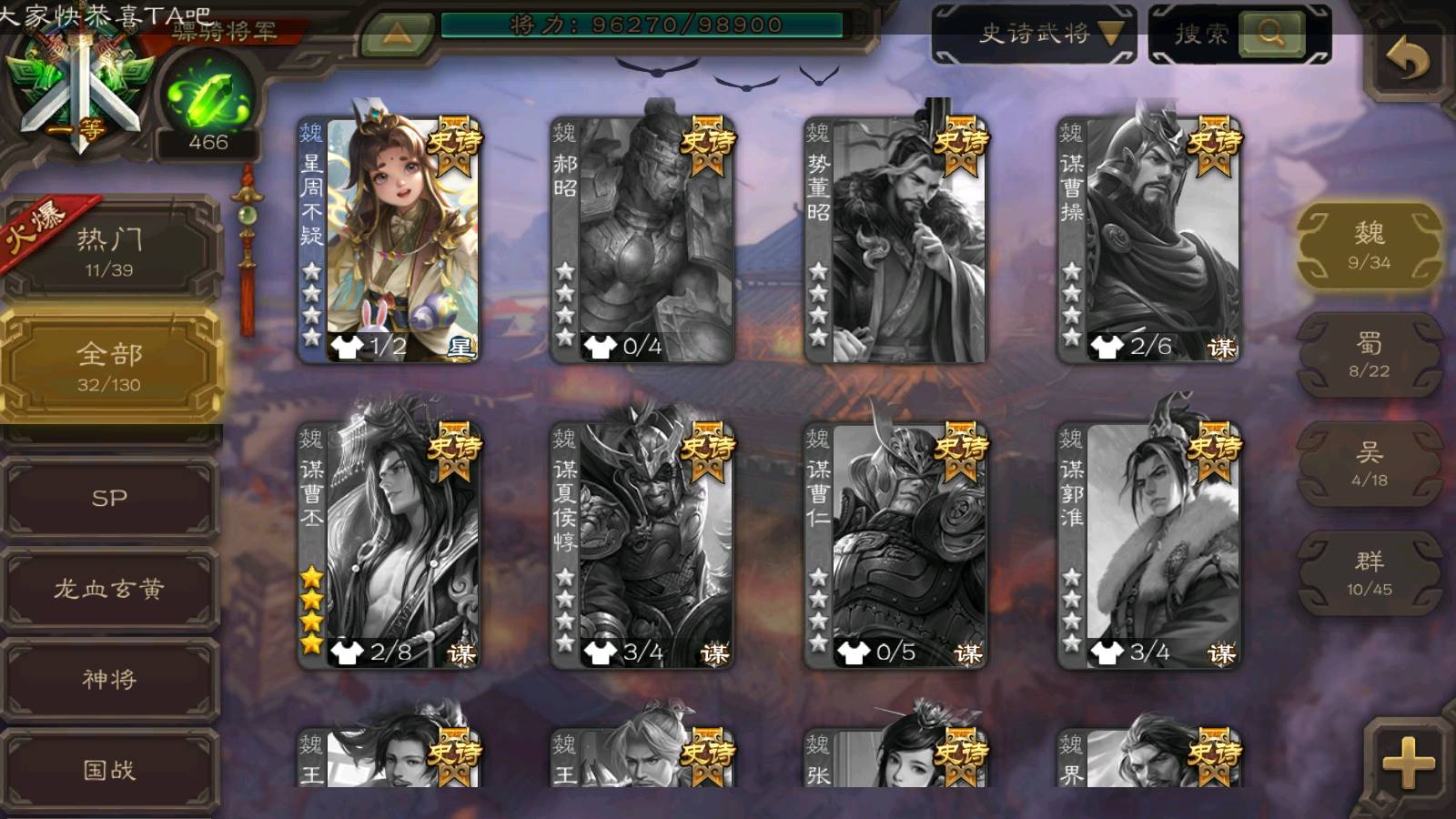The height and width of the screenshot is (819, 1456).
Task: Show the 神将 category
Action: (x=109, y=679)
